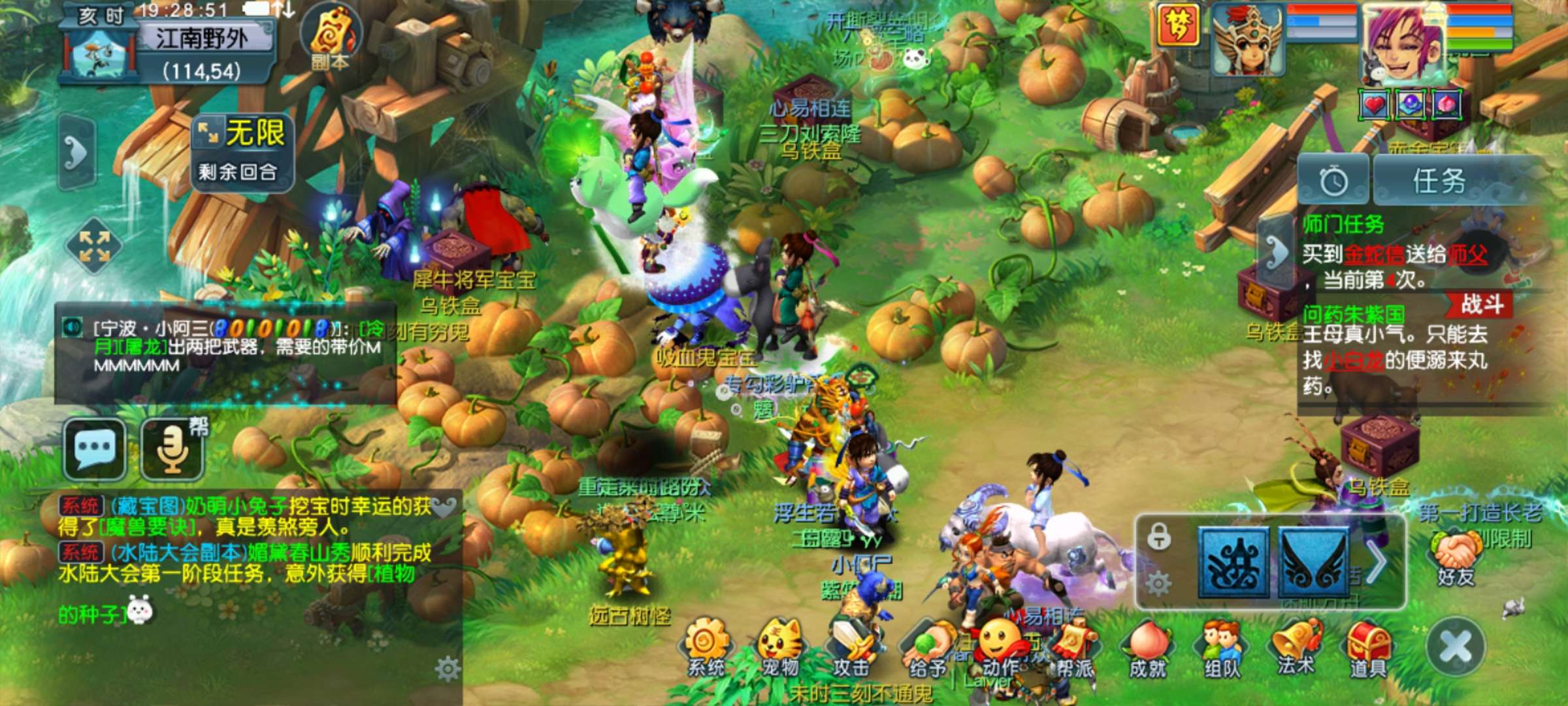Image resolution: width=1568 pixels, height=706 pixels.
Task: Open chat settings gear icon
Action: (x=448, y=669)
